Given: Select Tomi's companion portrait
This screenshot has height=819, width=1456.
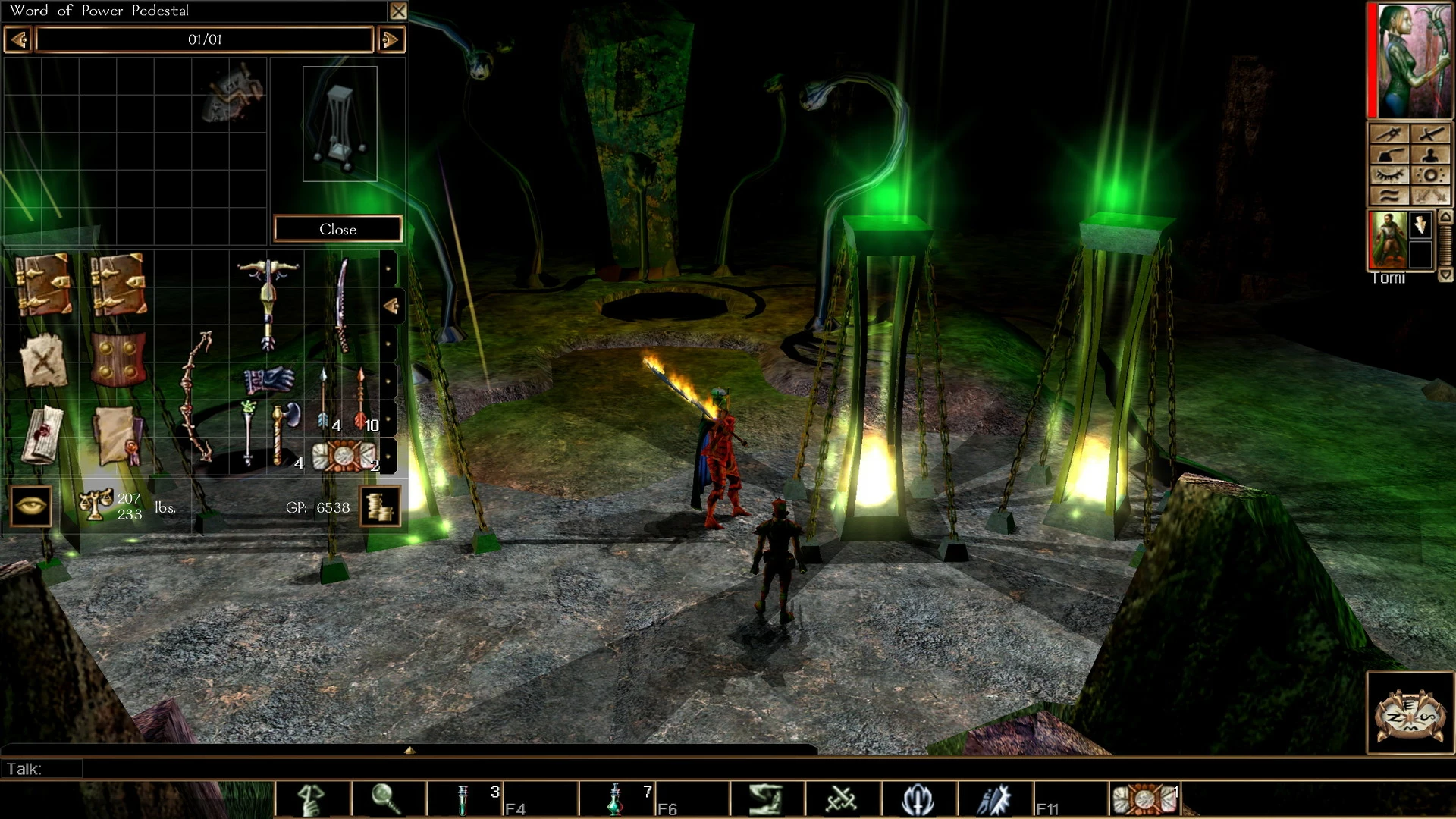Looking at the screenshot, I should (1387, 240).
